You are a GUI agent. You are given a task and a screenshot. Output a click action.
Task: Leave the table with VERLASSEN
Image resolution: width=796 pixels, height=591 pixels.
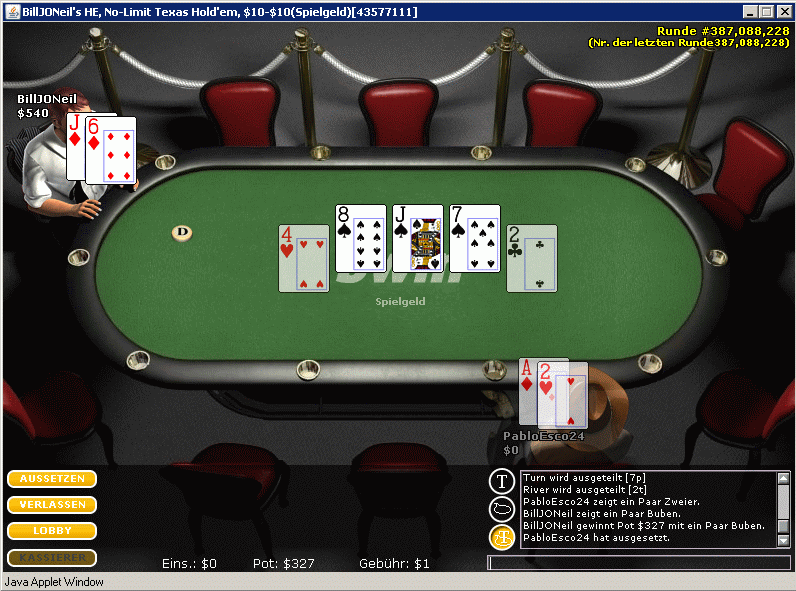52,505
